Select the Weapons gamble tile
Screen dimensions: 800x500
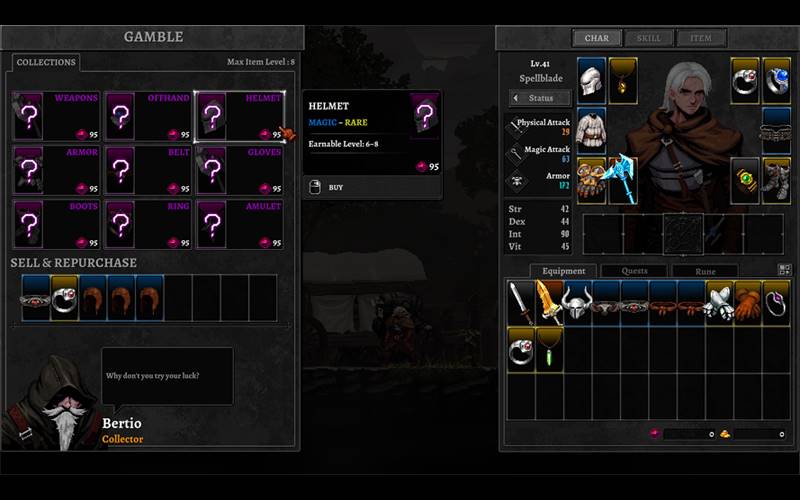coord(56,116)
